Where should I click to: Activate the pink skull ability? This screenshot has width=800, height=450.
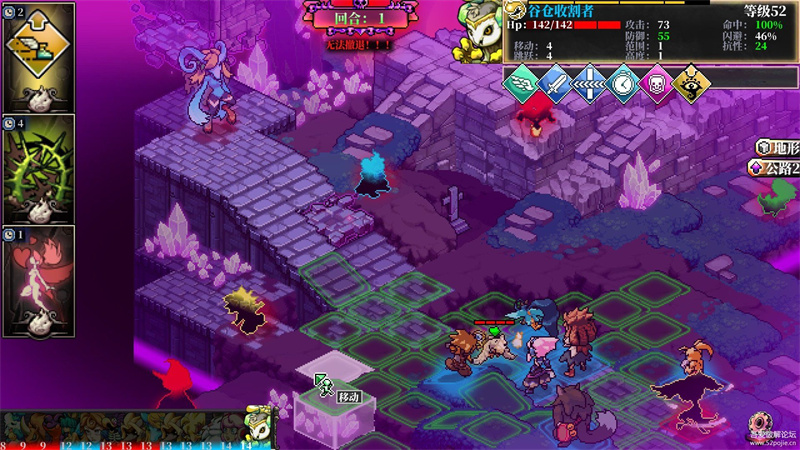click(x=656, y=84)
